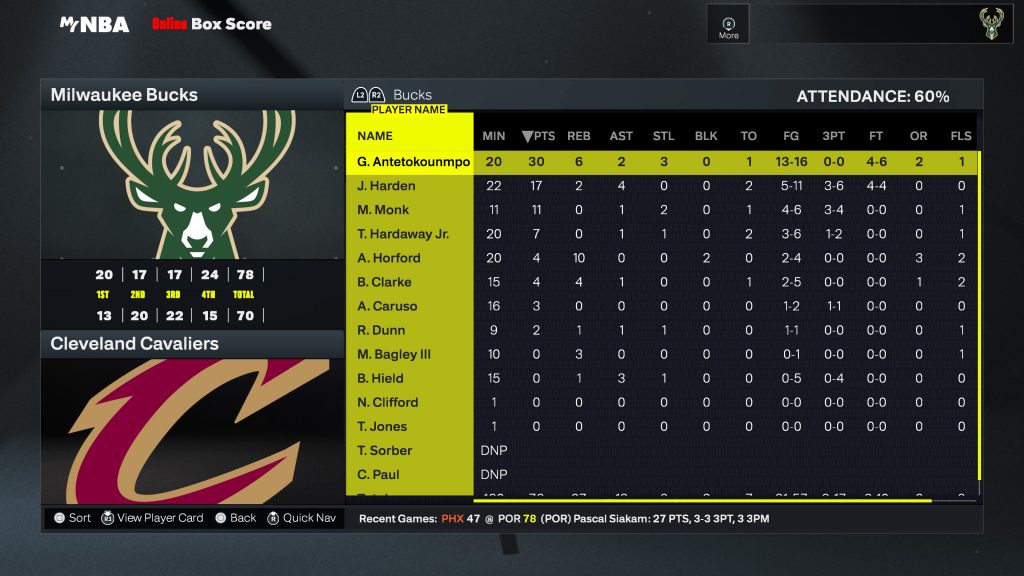Choose J. Harden in the player list

click(x=386, y=186)
